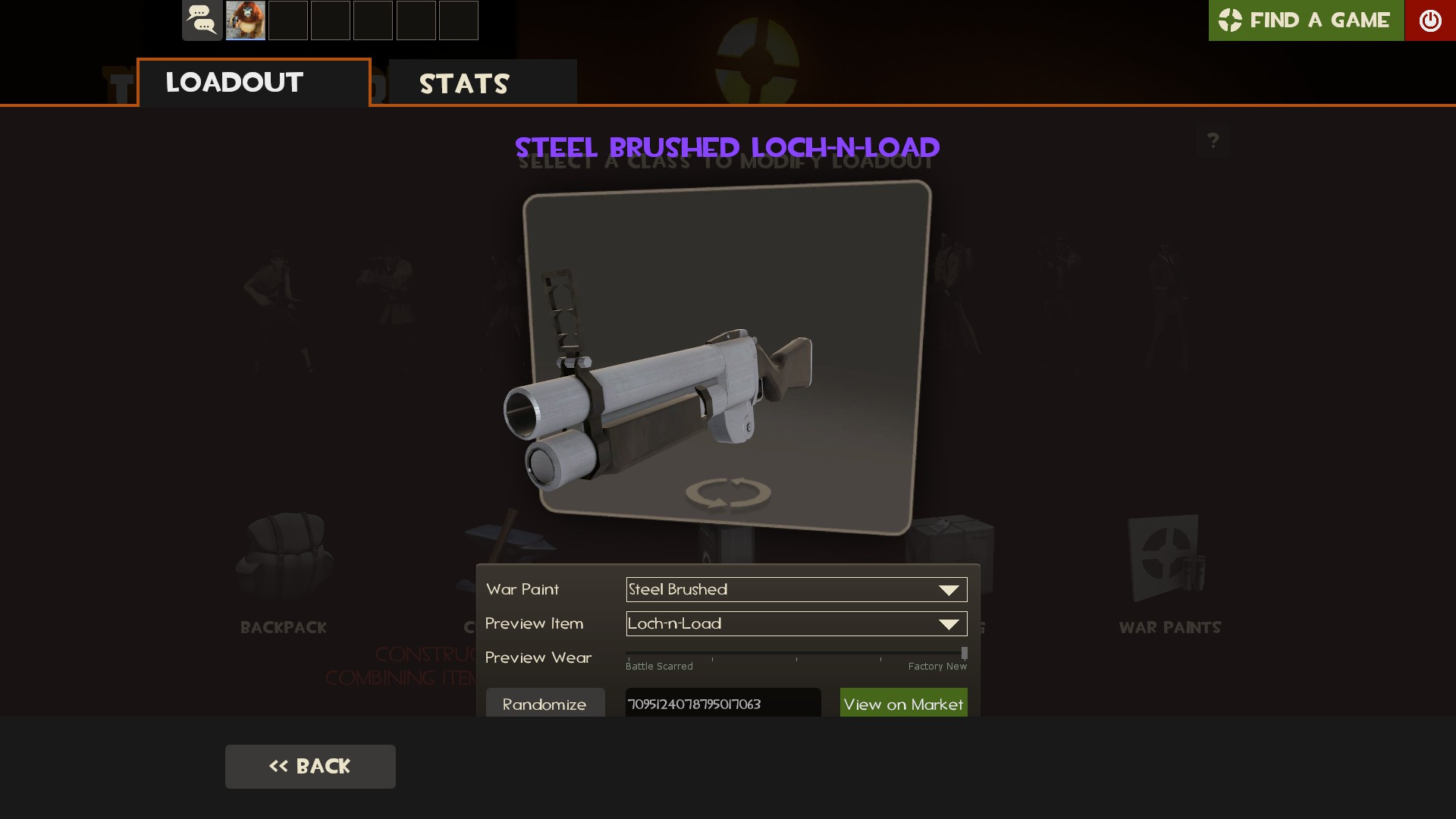This screenshot has width=1456, height=819.
Task: Click View on Market
Action: click(903, 704)
